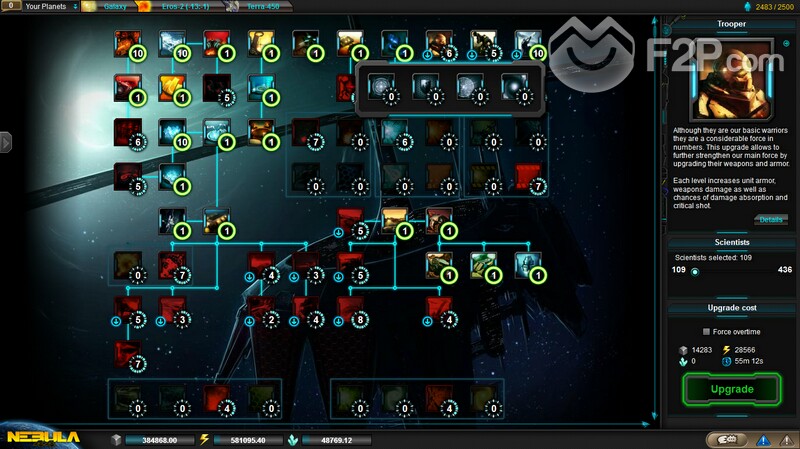This screenshot has height=449, width=800.
Task: Open the chat button at bottom right
Action: pos(727,439)
